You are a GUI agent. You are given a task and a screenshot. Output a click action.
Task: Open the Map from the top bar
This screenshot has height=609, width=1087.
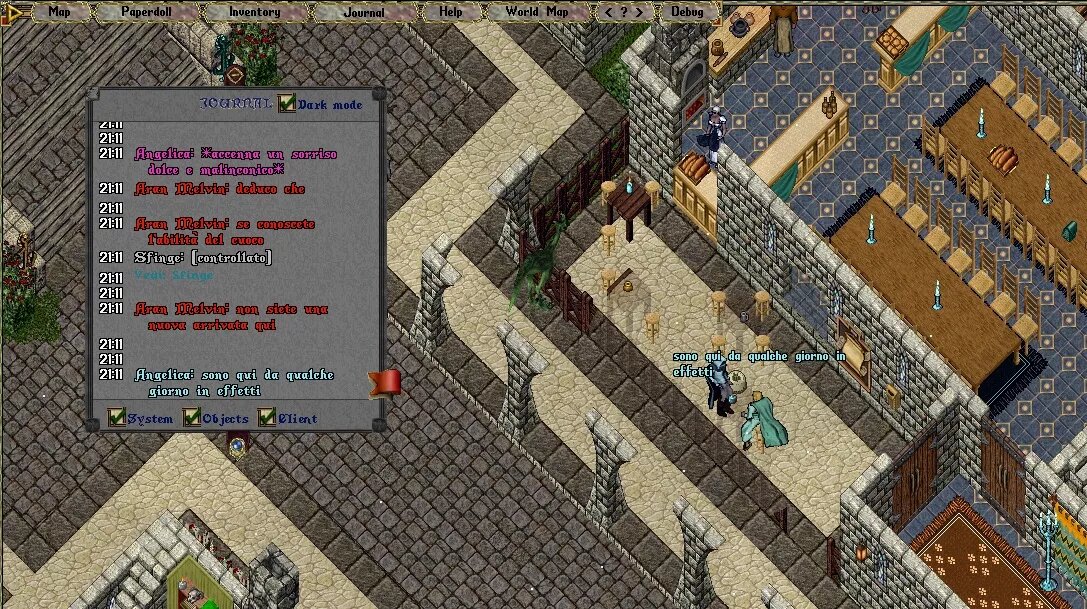[60, 12]
